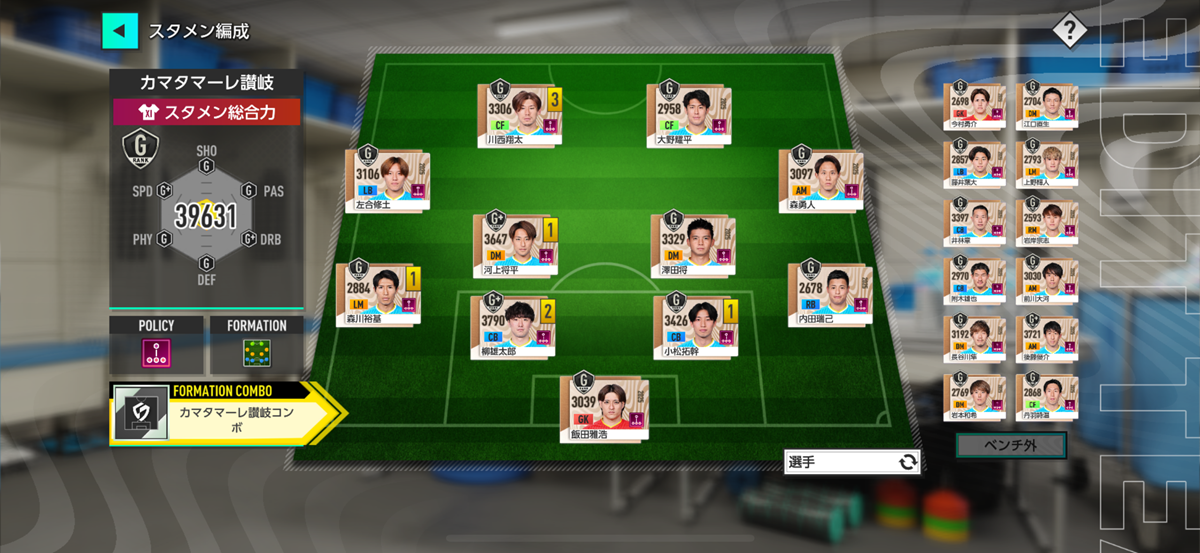1200x553 pixels.
Task: Open the help question mark icon
Action: coord(1069,30)
